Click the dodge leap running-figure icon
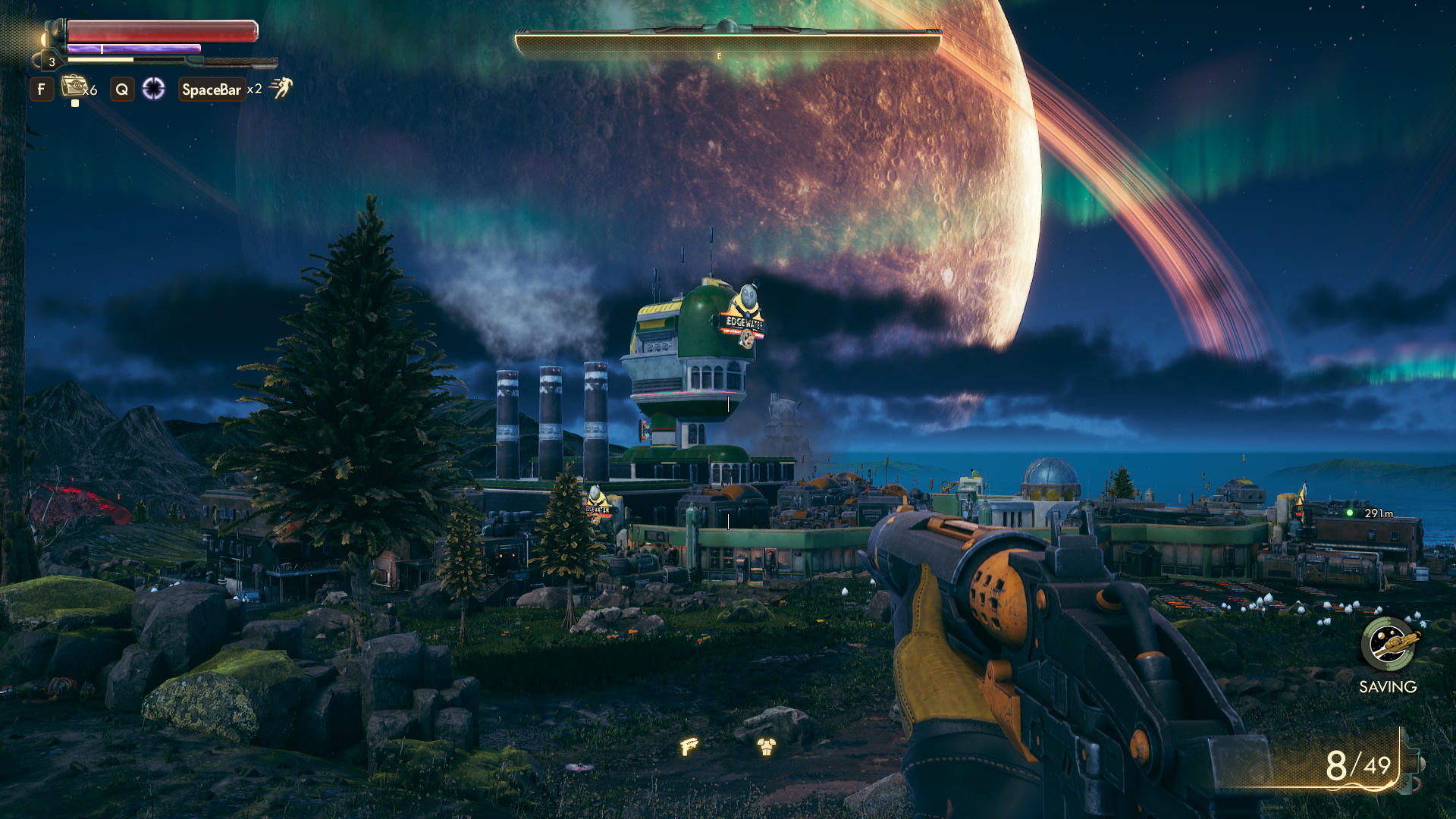1456x819 pixels. tap(281, 88)
